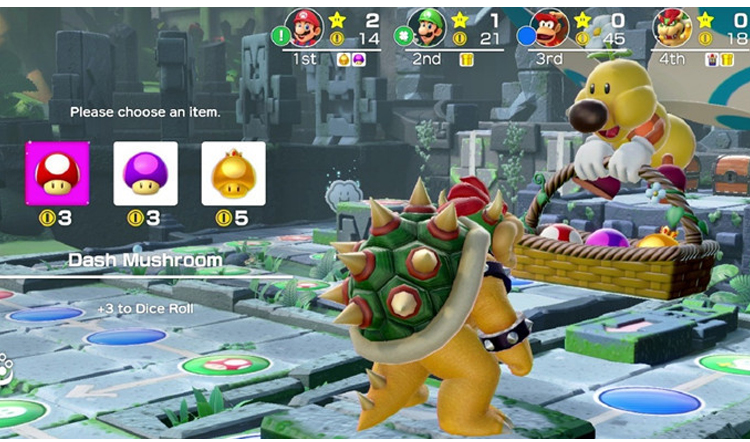The height and width of the screenshot is (442, 750).
Task: Click Mario's player portrait
Action: click(305, 27)
